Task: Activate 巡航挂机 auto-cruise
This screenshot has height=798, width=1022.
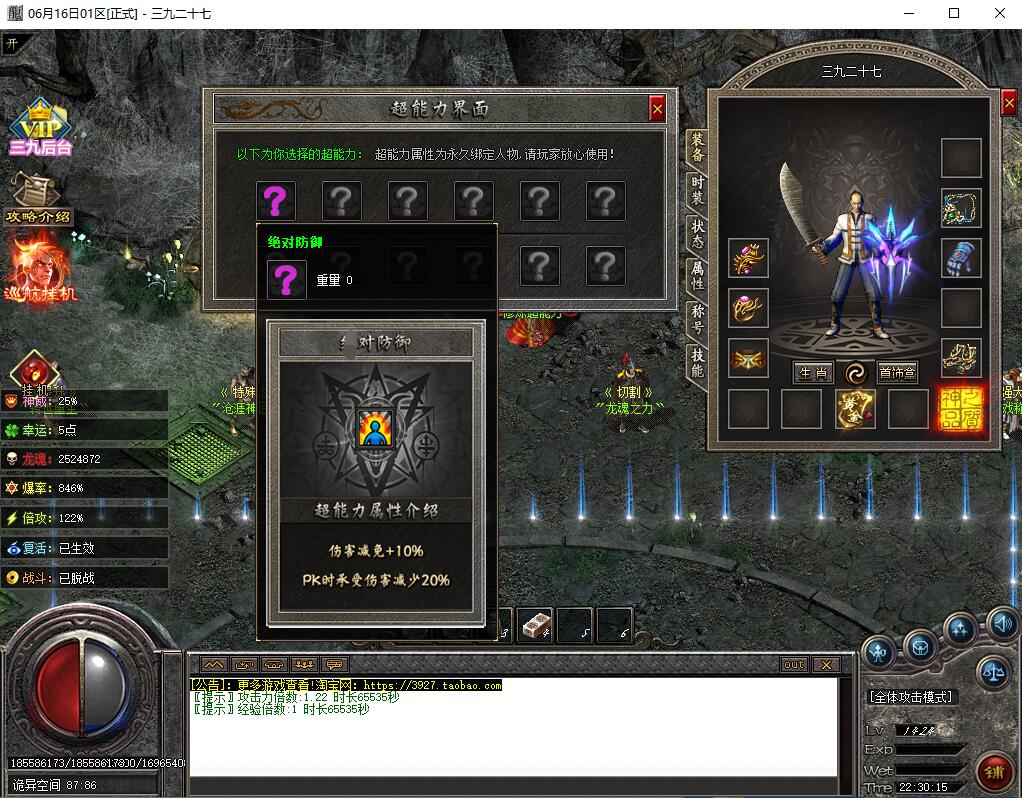Action: point(42,268)
